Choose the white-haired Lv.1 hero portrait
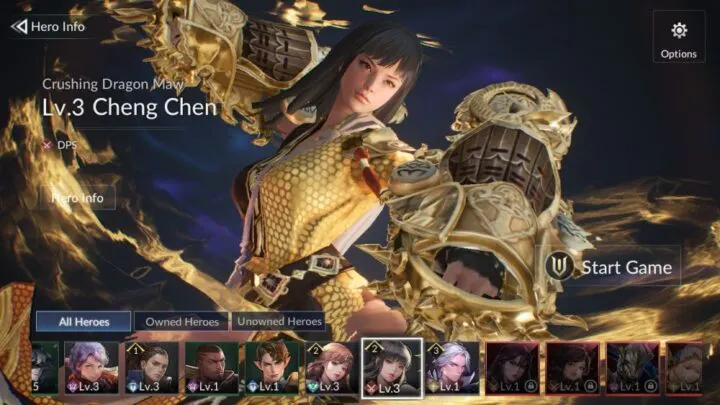The height and width of the screenshot is (405, 720). point(450,367)
